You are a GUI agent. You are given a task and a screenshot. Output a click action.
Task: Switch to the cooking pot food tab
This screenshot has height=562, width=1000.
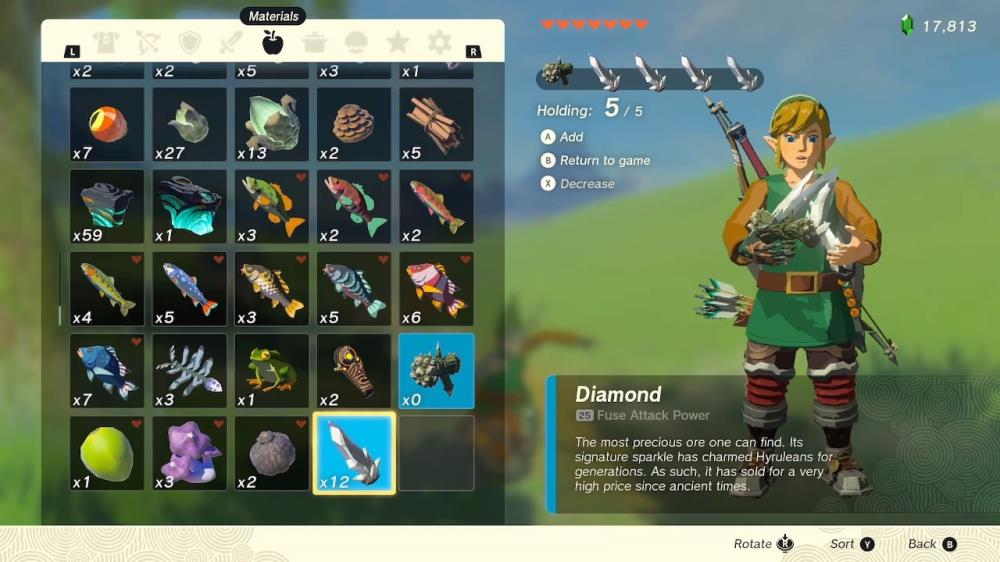click(x=314, y=42)
